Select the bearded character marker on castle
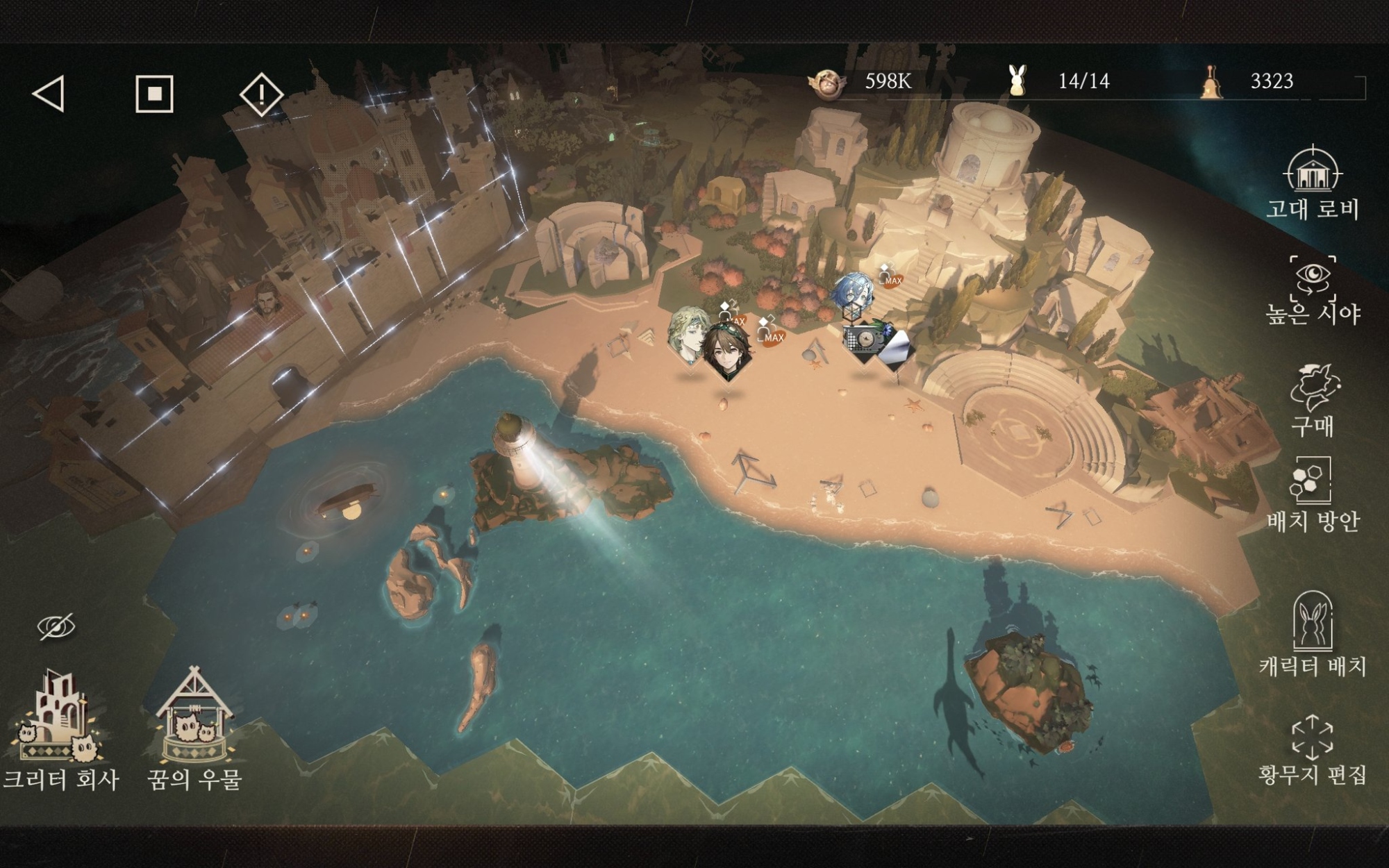This screenshot has width=1389, height=868. (265, 299)
